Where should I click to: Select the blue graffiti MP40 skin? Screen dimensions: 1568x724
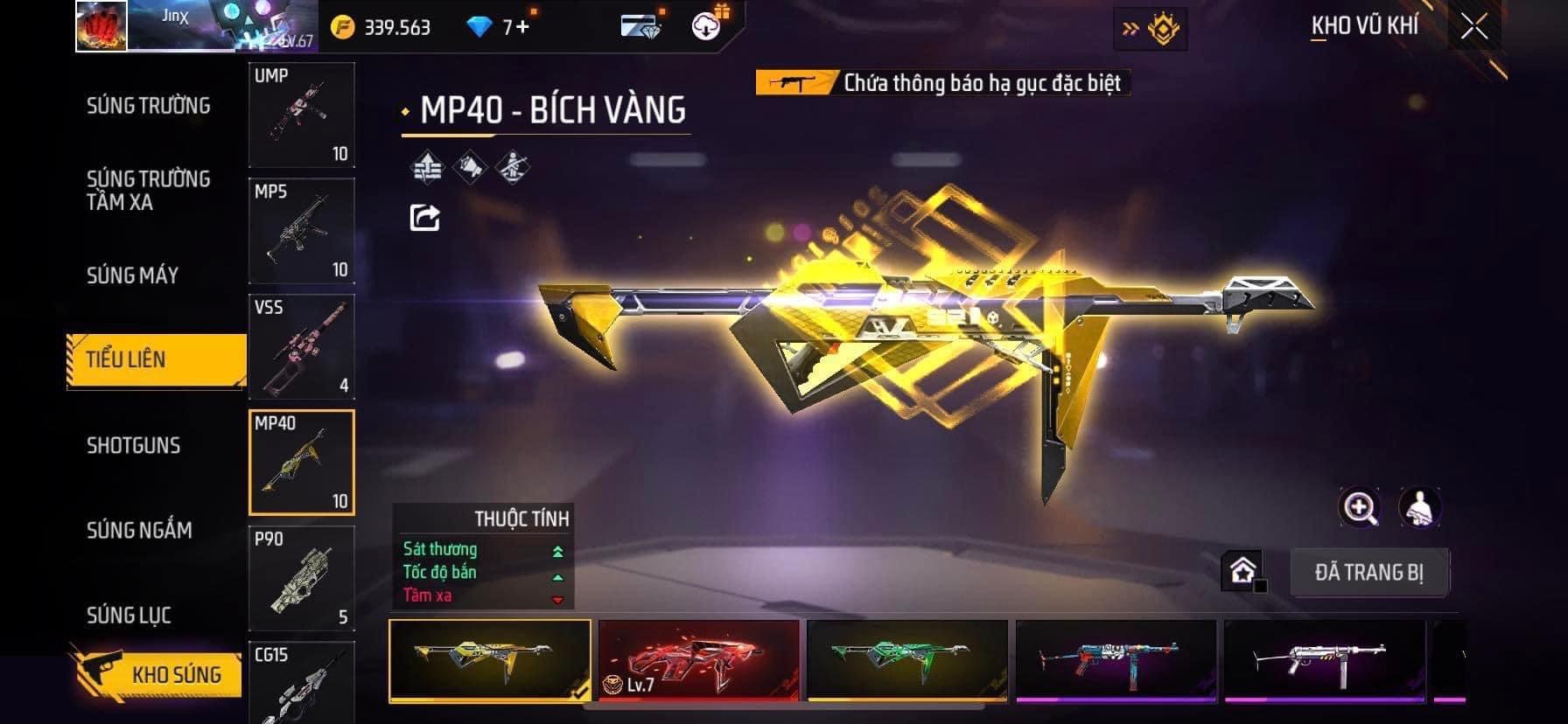click(1116, 659)
